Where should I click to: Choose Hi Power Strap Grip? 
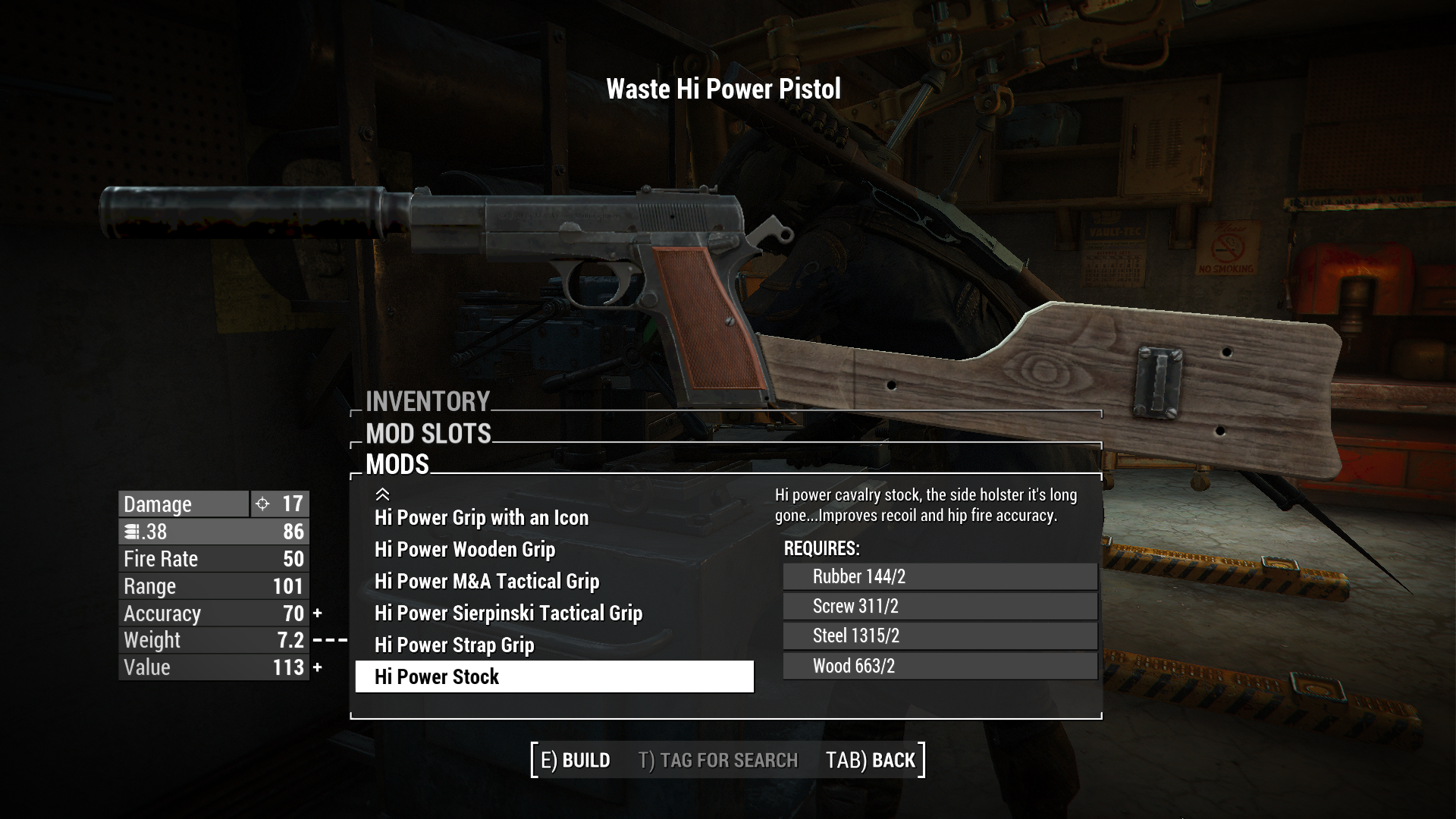click(454, 645)
